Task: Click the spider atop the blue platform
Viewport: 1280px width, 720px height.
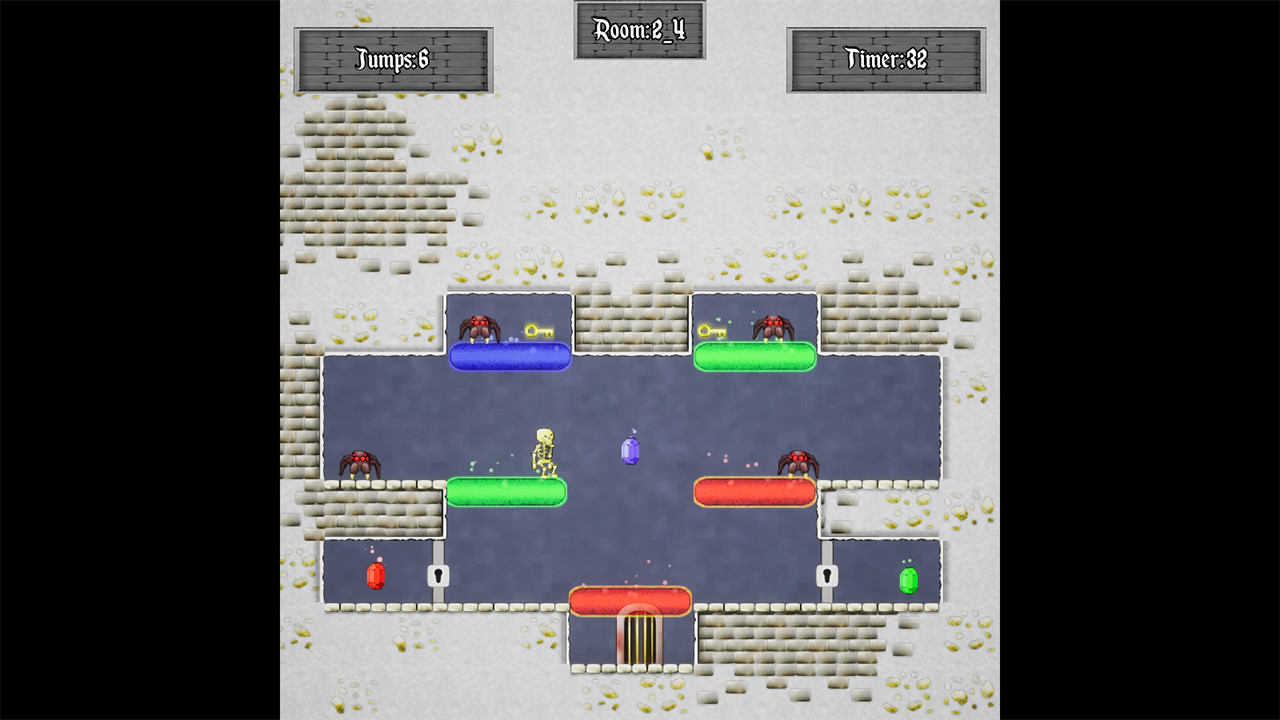Action: (480, 325)
